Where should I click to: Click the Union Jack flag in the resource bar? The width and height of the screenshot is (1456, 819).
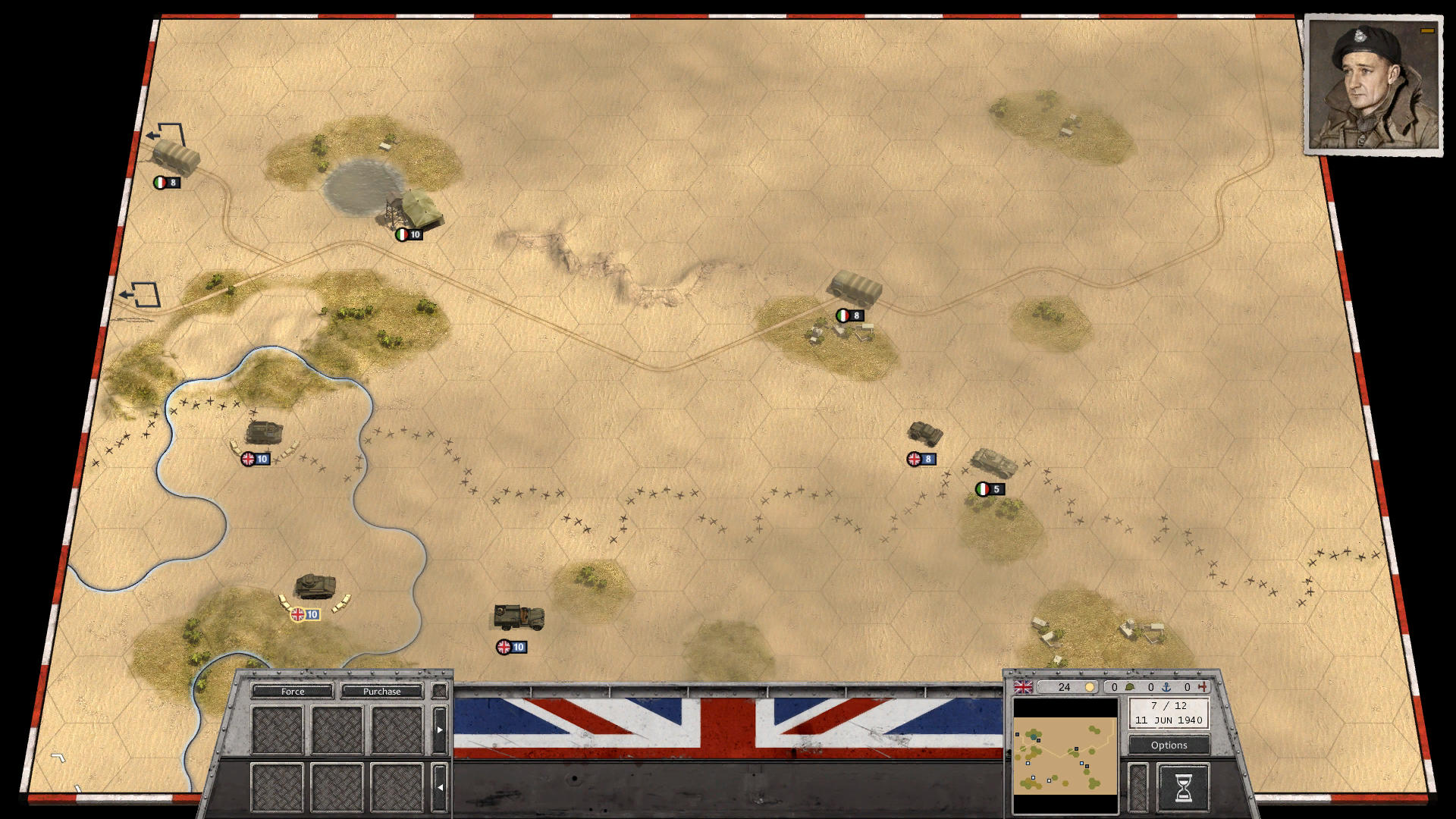[x=1024, y=687]
